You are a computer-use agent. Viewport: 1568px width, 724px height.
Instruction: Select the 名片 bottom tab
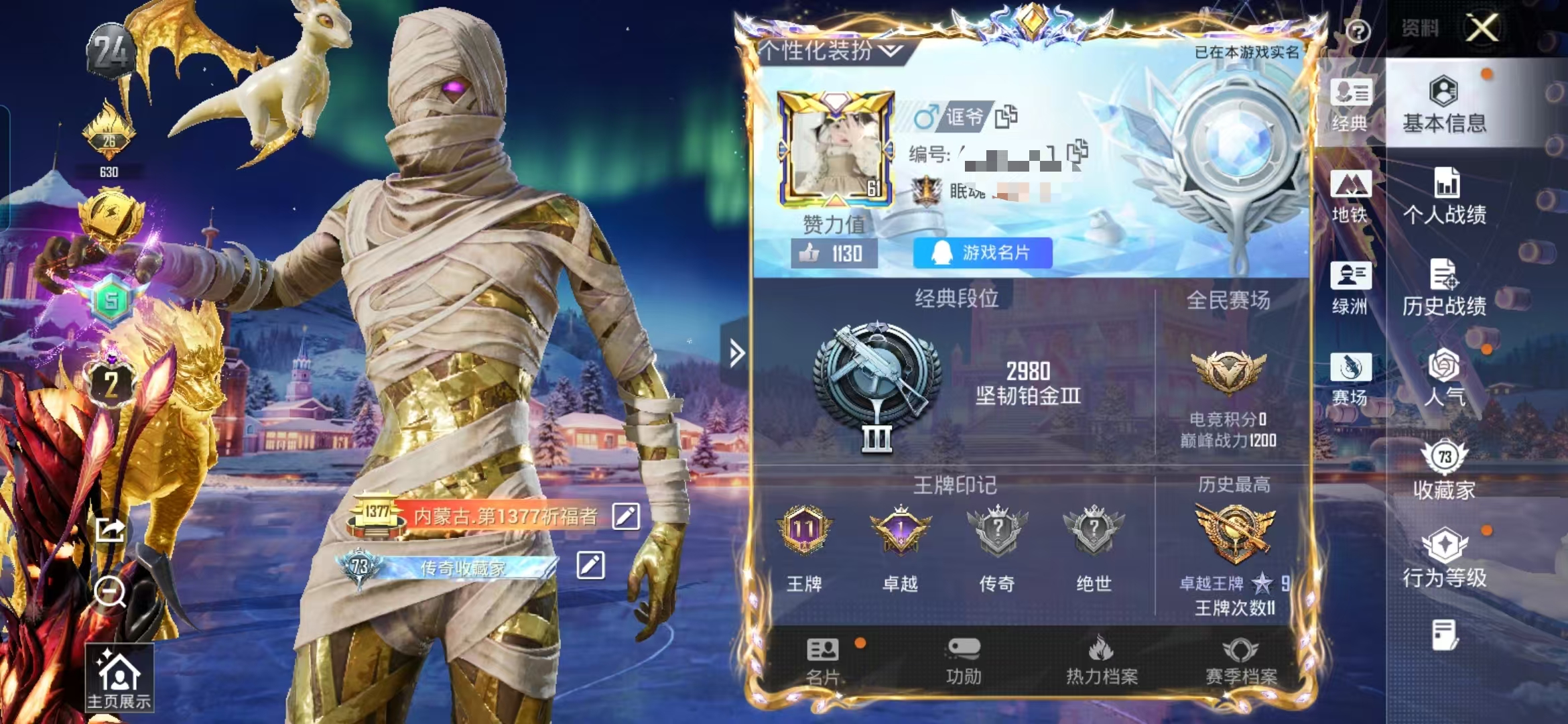coord(823,662)
